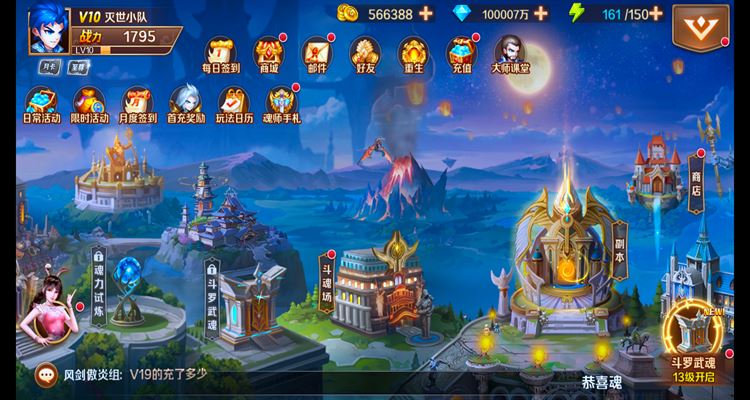Open the 月度签到 monthly sign-in icon
Screen dimensions: 750x400
pos(138,104)
